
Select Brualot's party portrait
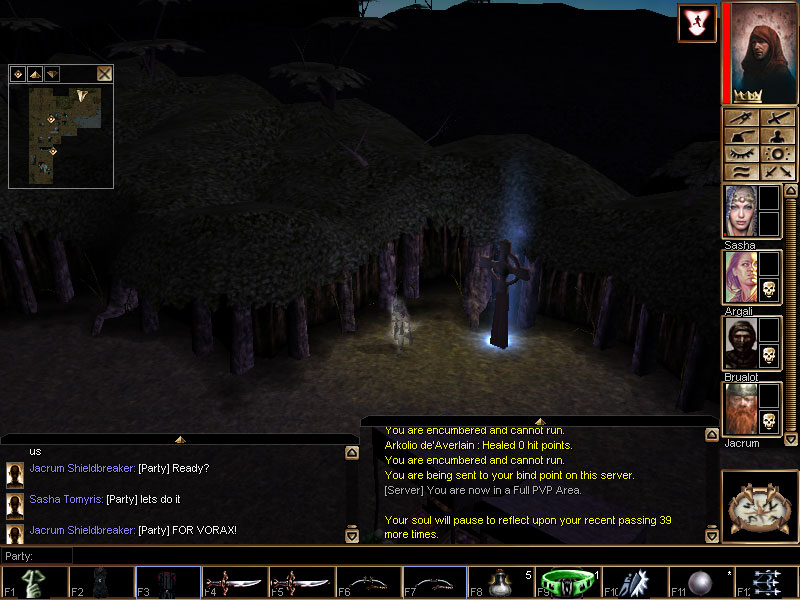pyautogui.click(x=740, y=344)
